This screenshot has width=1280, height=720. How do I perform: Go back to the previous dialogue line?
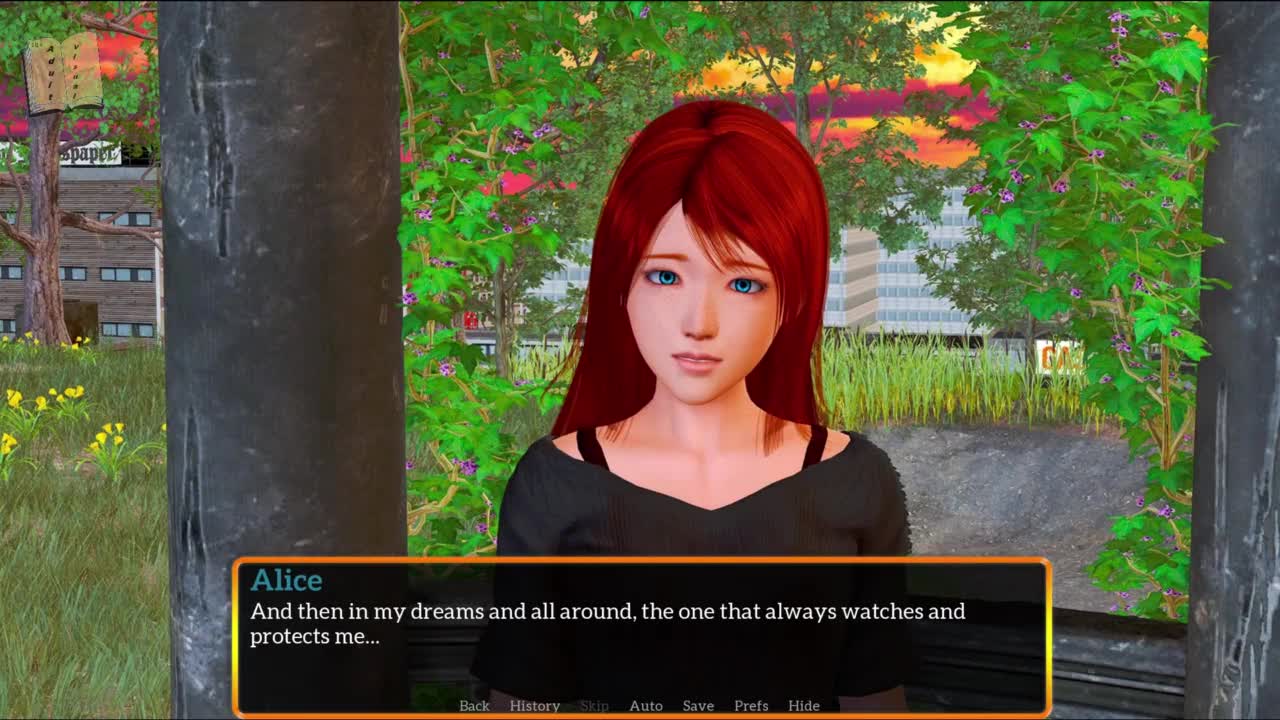click(474, 705)
